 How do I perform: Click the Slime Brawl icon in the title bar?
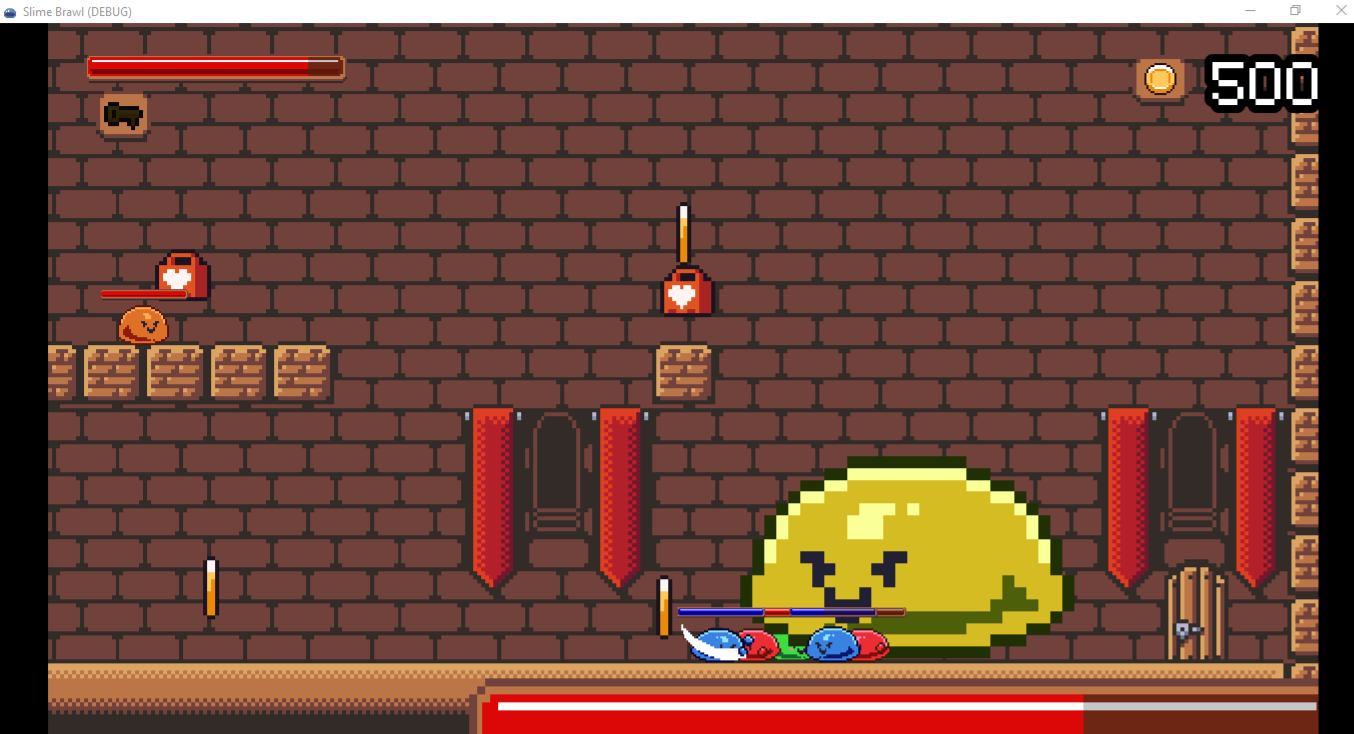10,11
